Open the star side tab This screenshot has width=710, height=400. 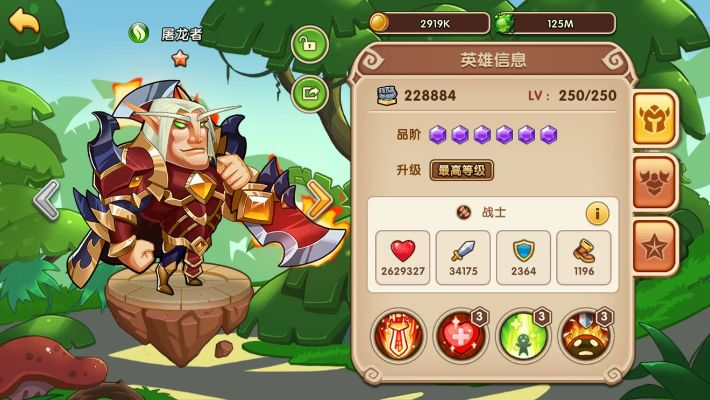pos(656,244)
